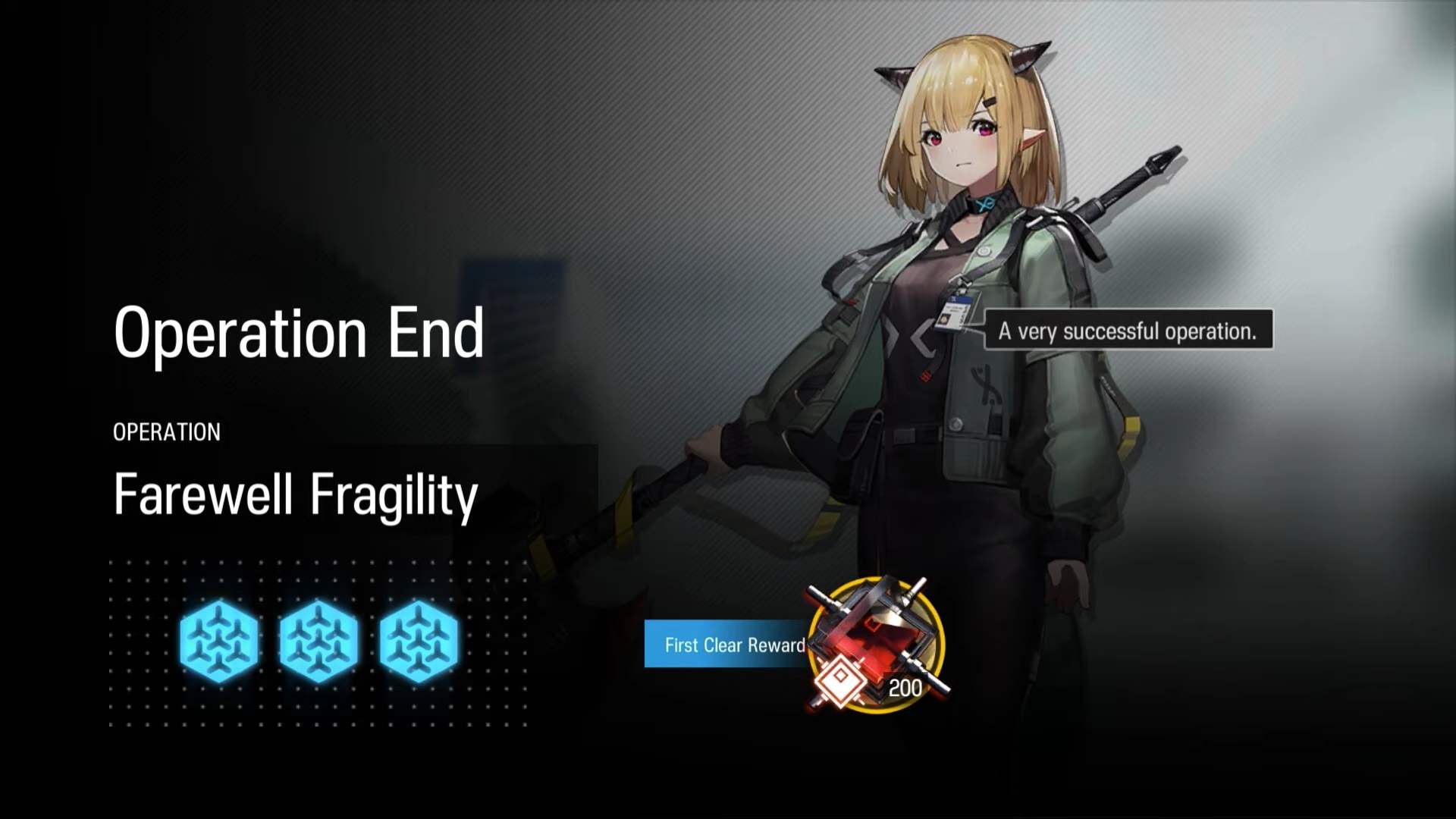Inspect the red first clear reward item

click(877, 645)
